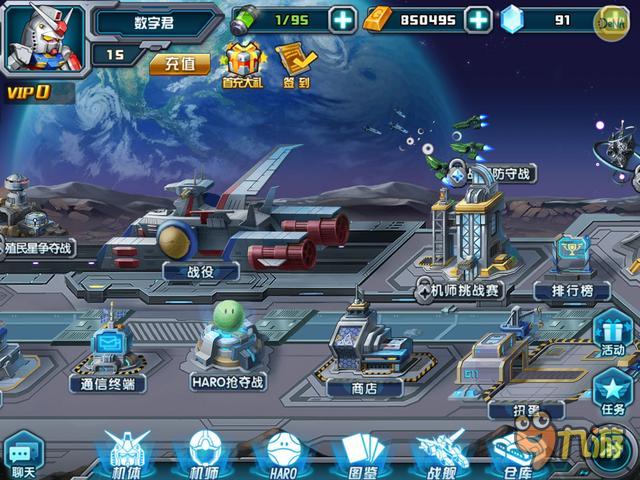
Task: Open the 机师挑战赛 pilot challenge
Action: 462,290
